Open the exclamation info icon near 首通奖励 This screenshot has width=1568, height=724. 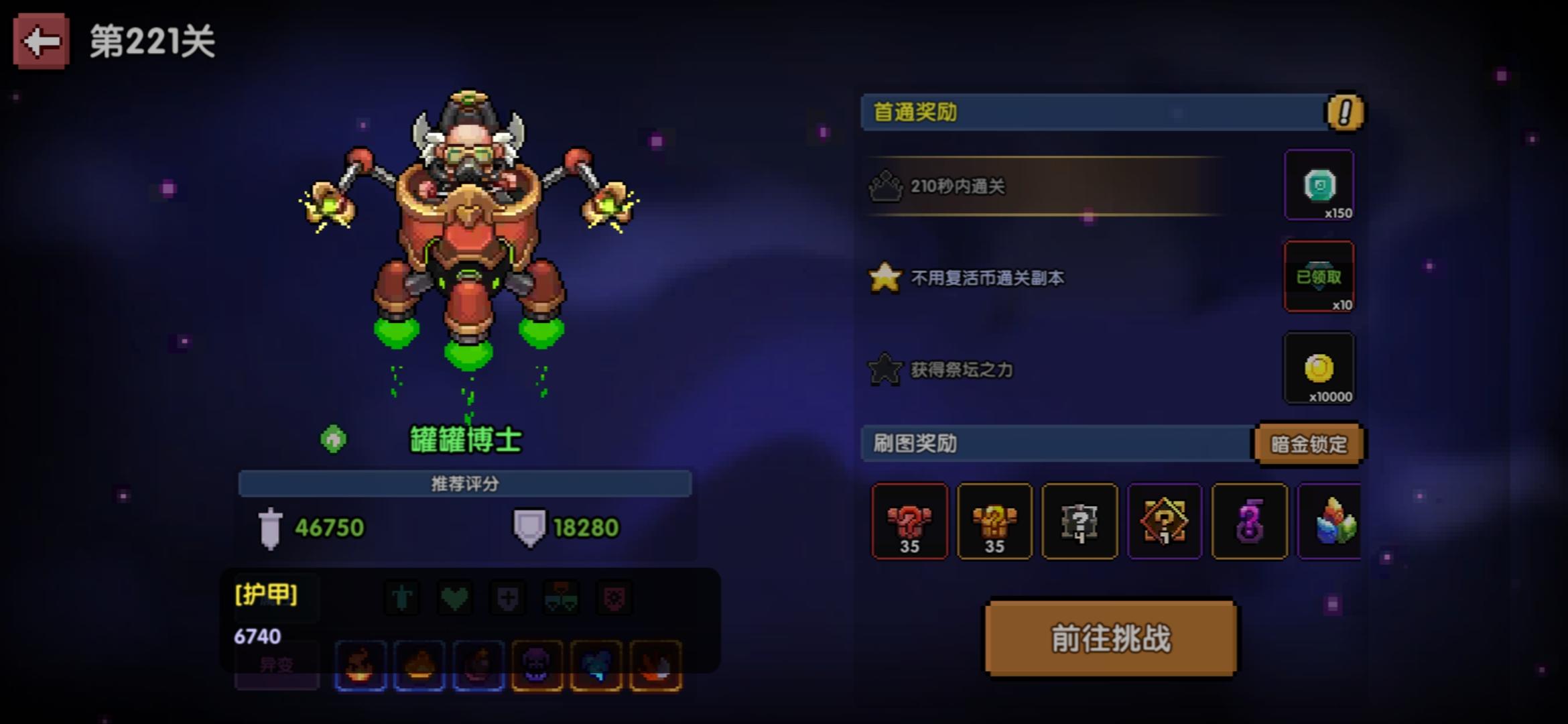click(x=1345, y=113)
